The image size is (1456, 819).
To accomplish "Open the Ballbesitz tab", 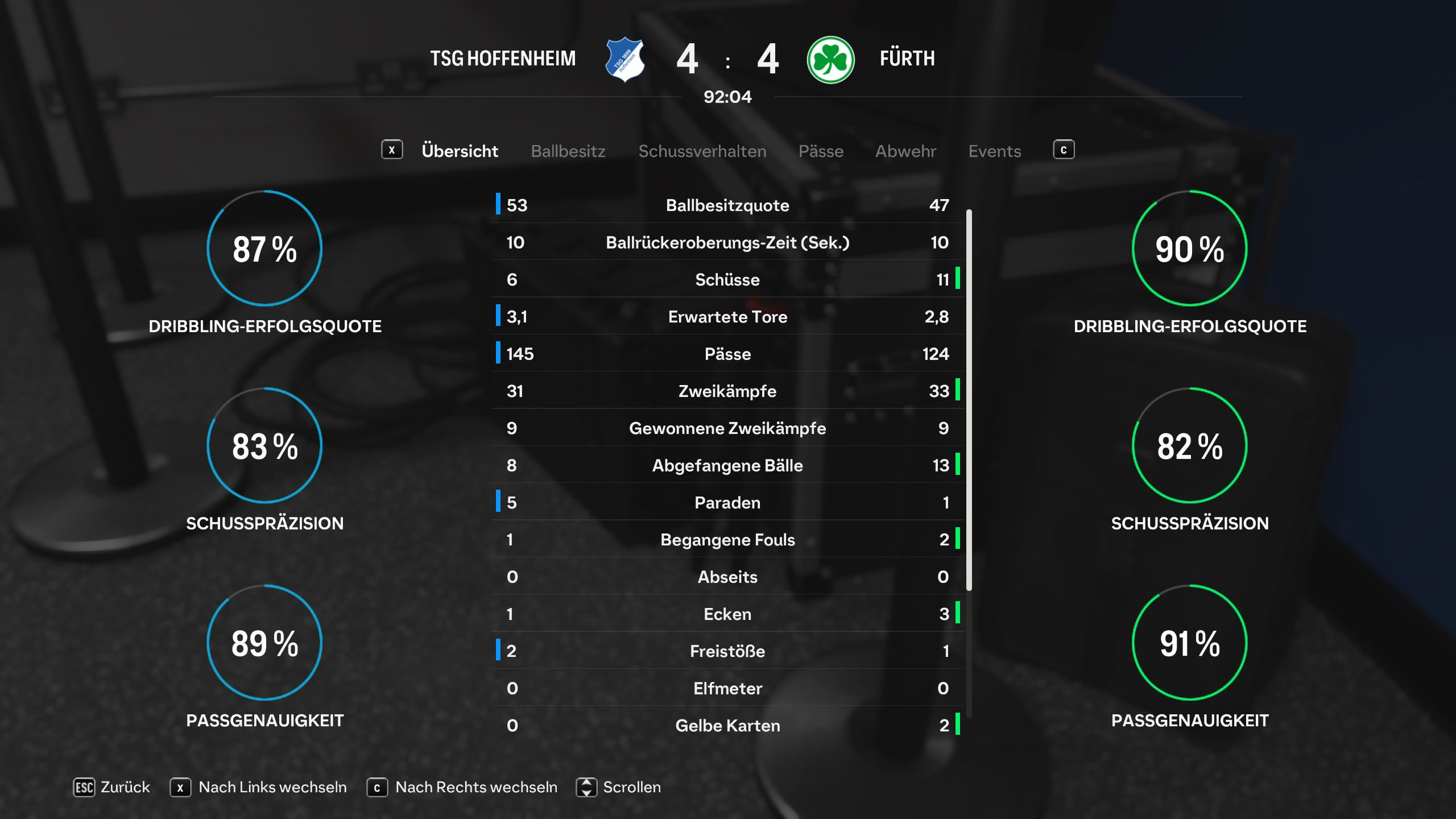I will 568,151.
